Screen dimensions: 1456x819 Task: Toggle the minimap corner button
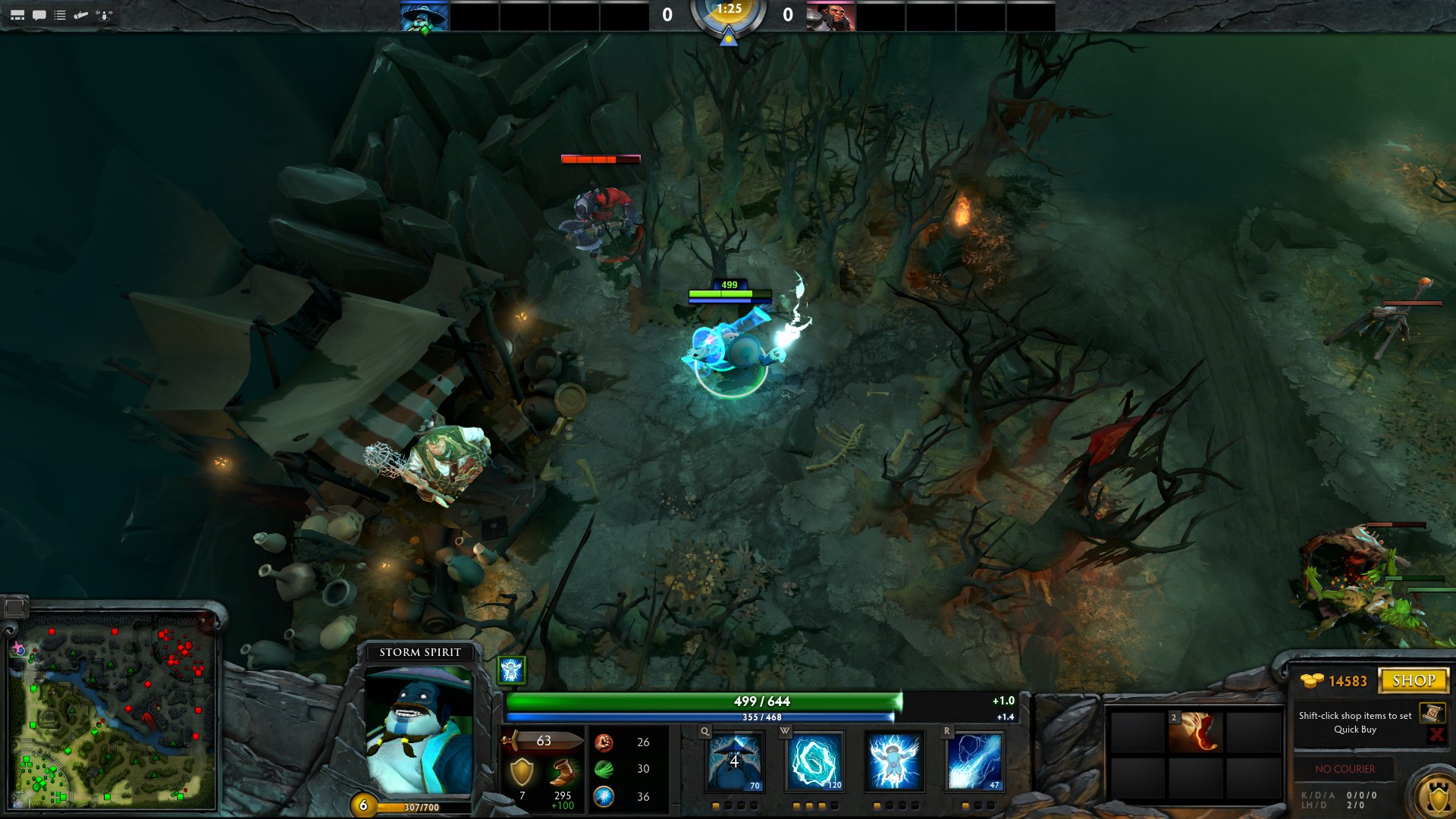click(14, 607)
